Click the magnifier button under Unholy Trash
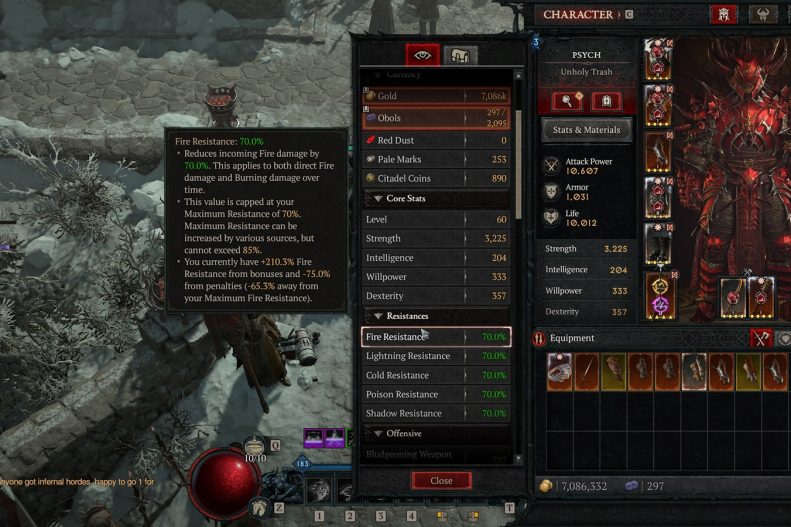Screen dimensions: 791x527 [567, 101]
